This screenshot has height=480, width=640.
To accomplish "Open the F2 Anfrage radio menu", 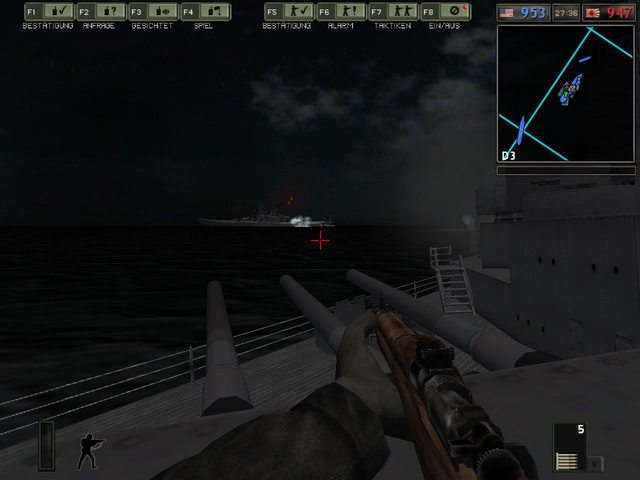I will pyautogui.click(x=99, y=12).
